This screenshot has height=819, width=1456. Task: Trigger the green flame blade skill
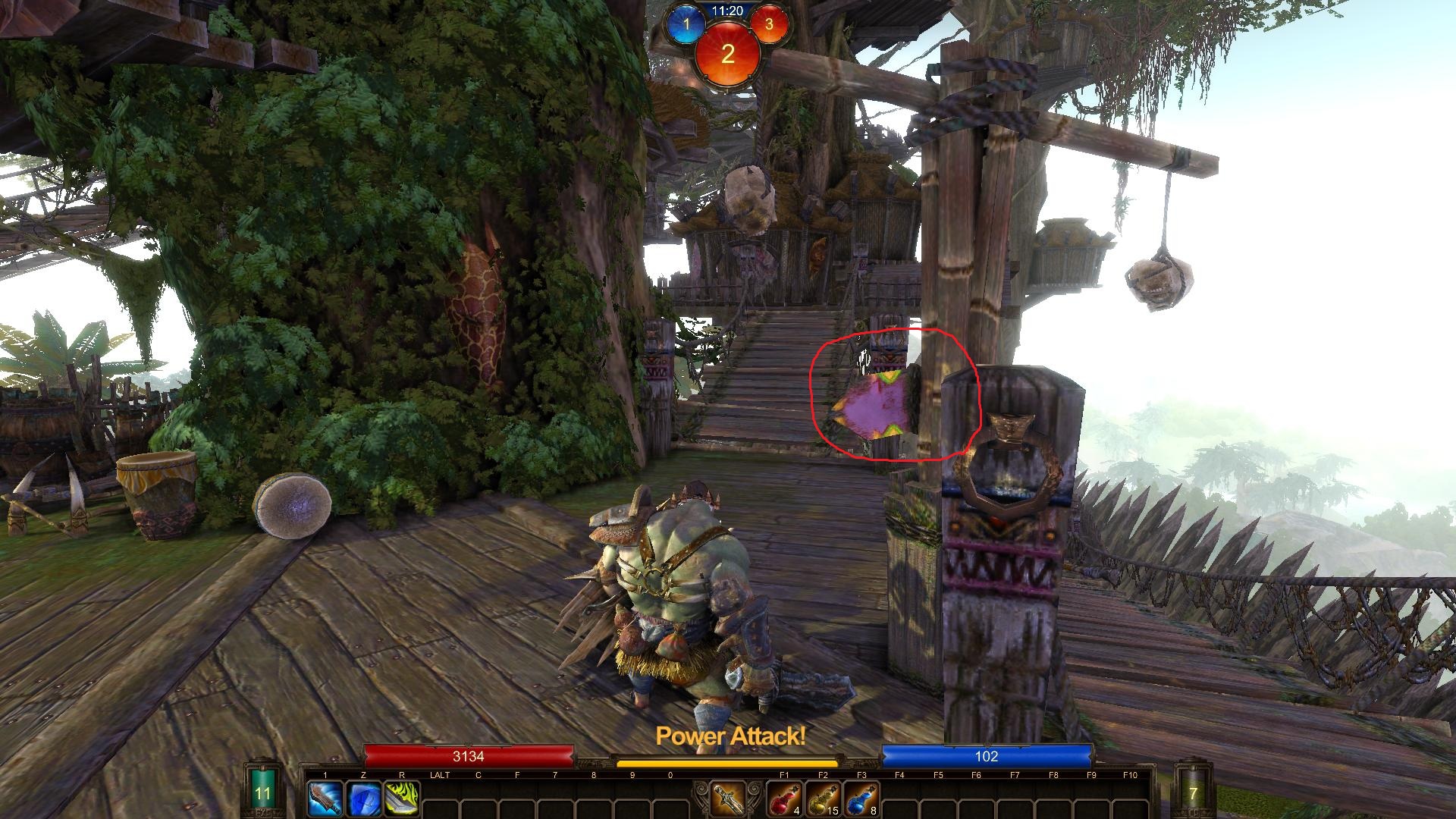click(401, 799)
